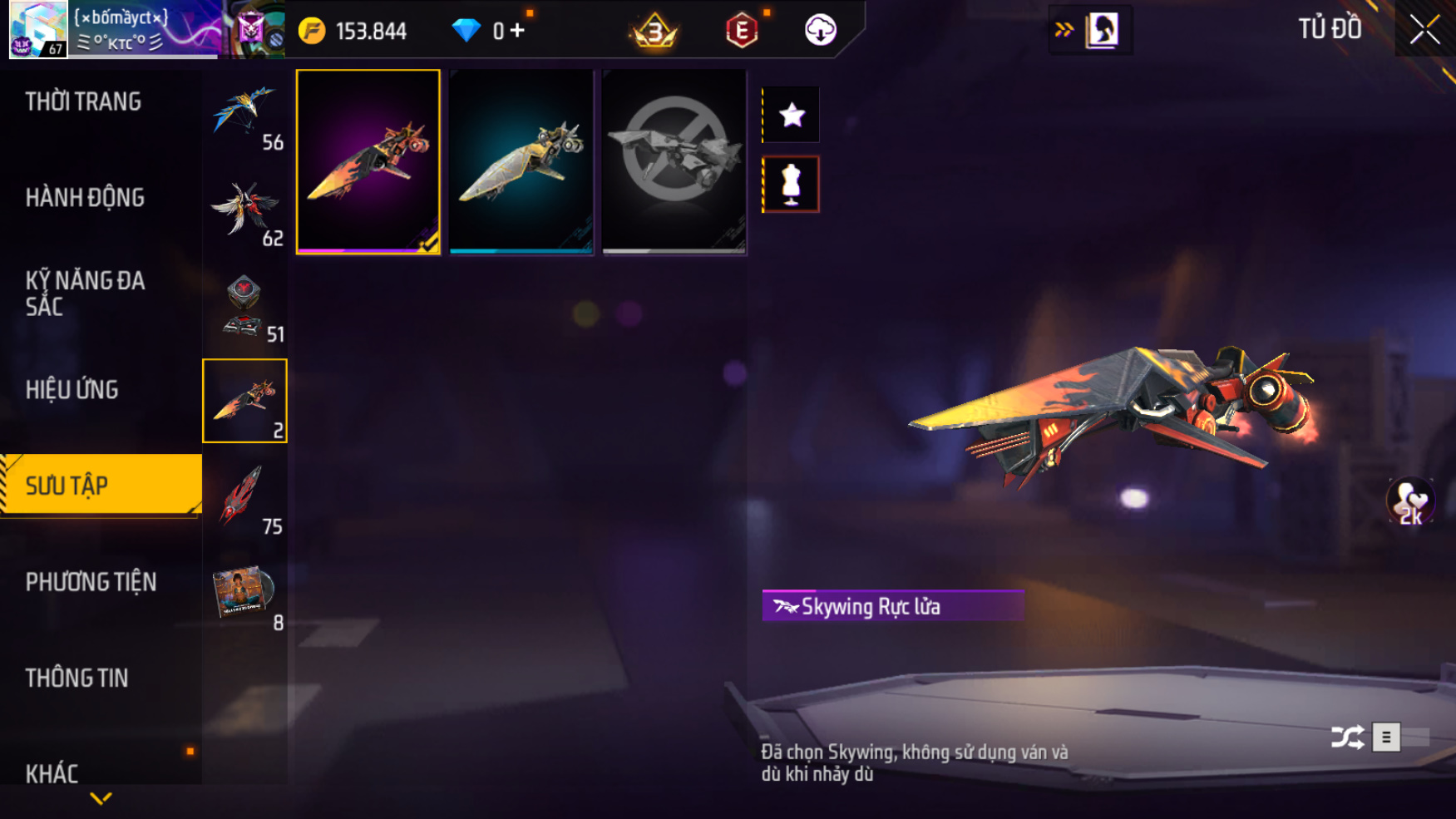Close the TỦ ĐỒ wardrobe screen
This screenshot has height=819, width=1456.
[1424, 30]
